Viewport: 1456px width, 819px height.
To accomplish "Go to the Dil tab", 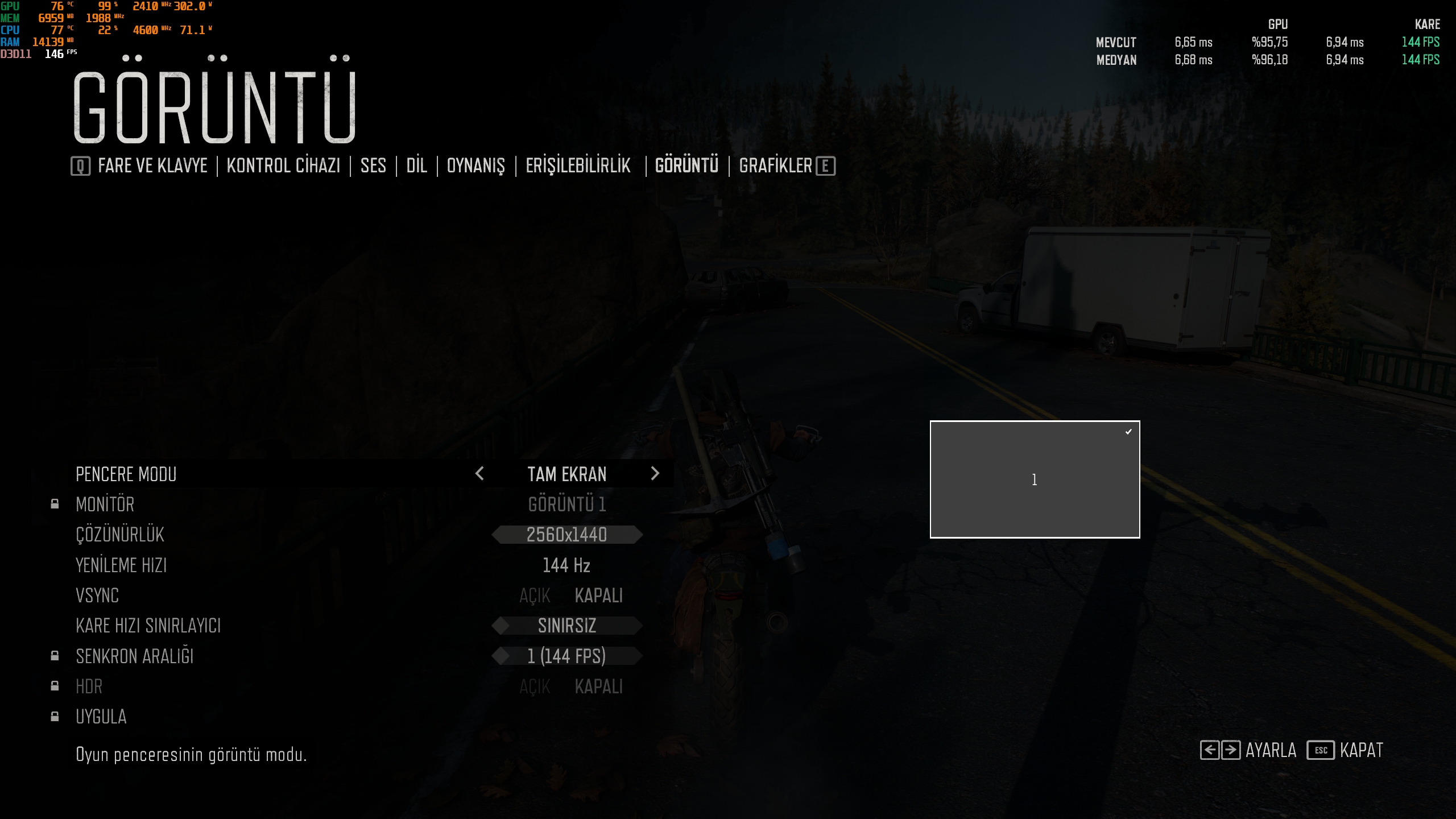I will point(416,166).
